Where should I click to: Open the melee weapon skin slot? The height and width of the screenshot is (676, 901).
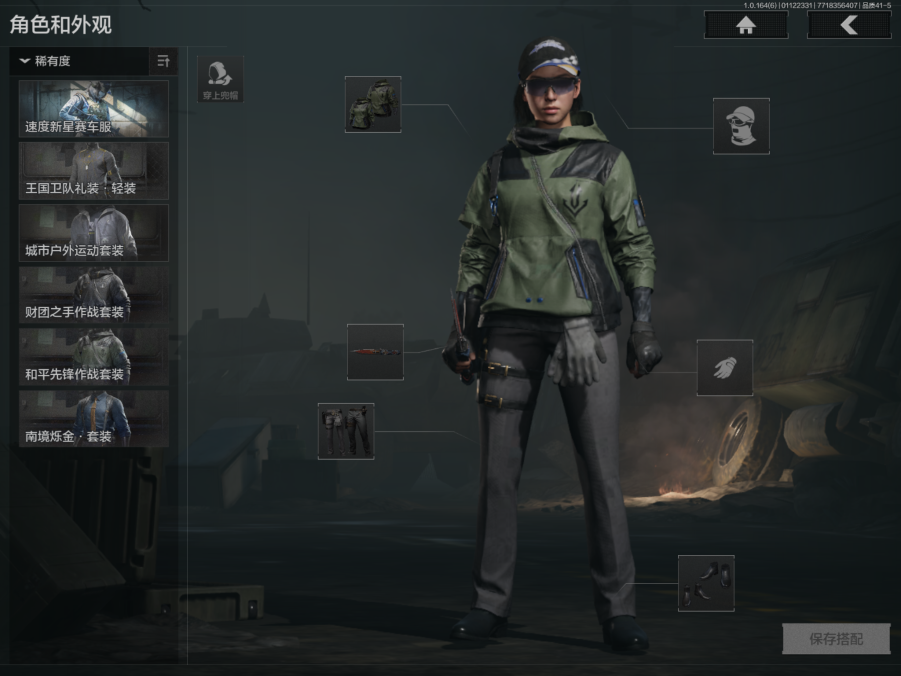point(375,352)
